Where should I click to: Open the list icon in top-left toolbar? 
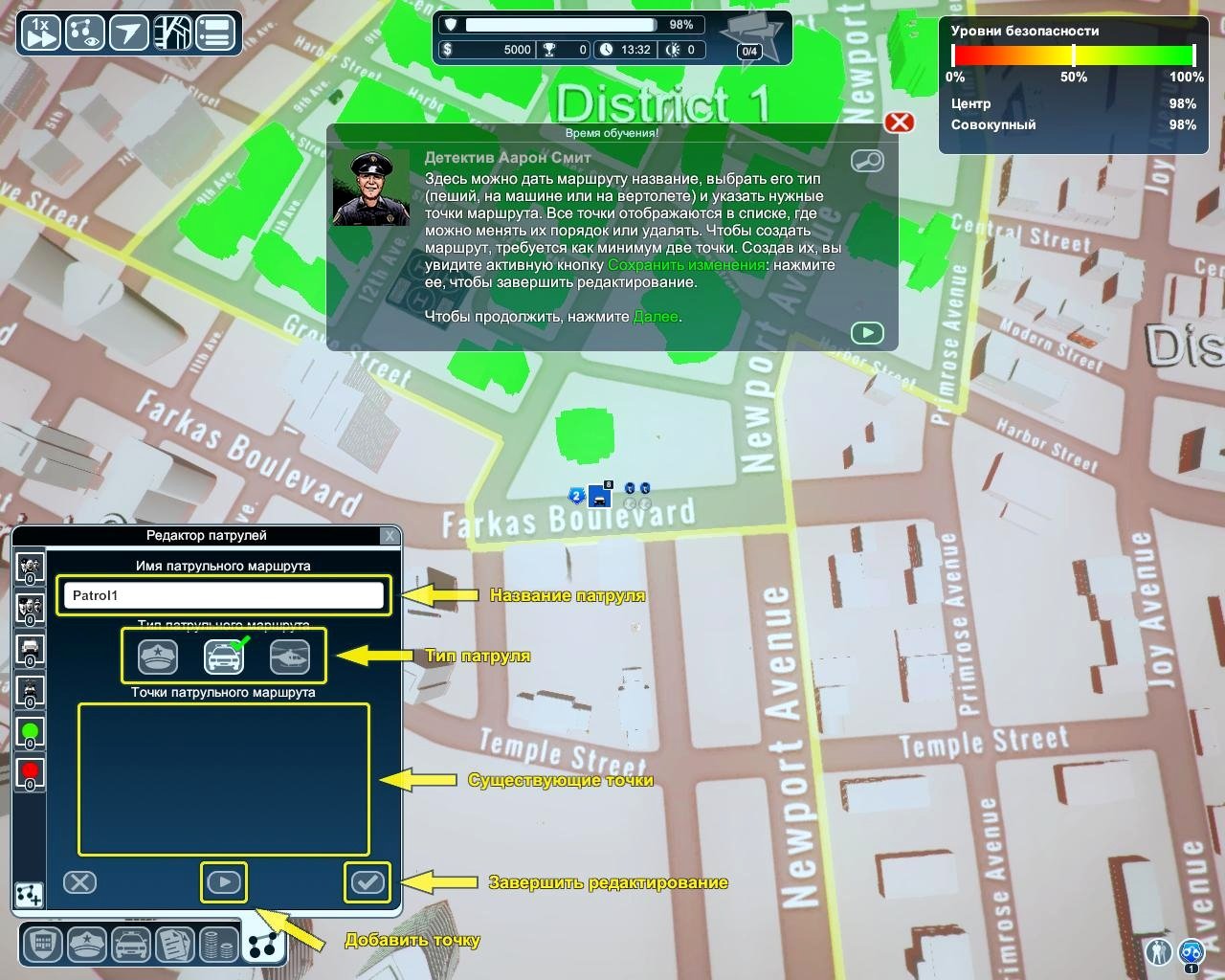click(214, 32)
